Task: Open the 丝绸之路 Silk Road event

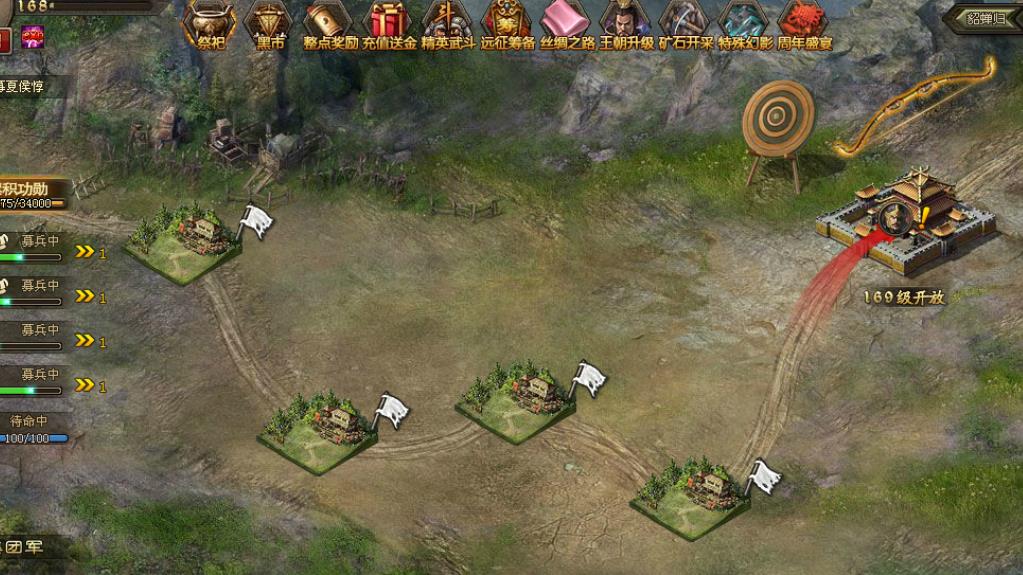Action: point(566,23)
